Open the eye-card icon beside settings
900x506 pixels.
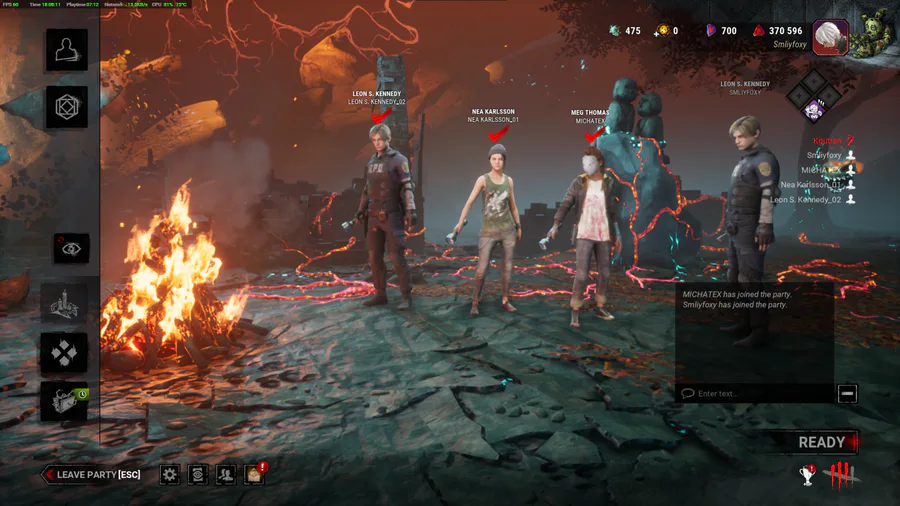[198, 474]
